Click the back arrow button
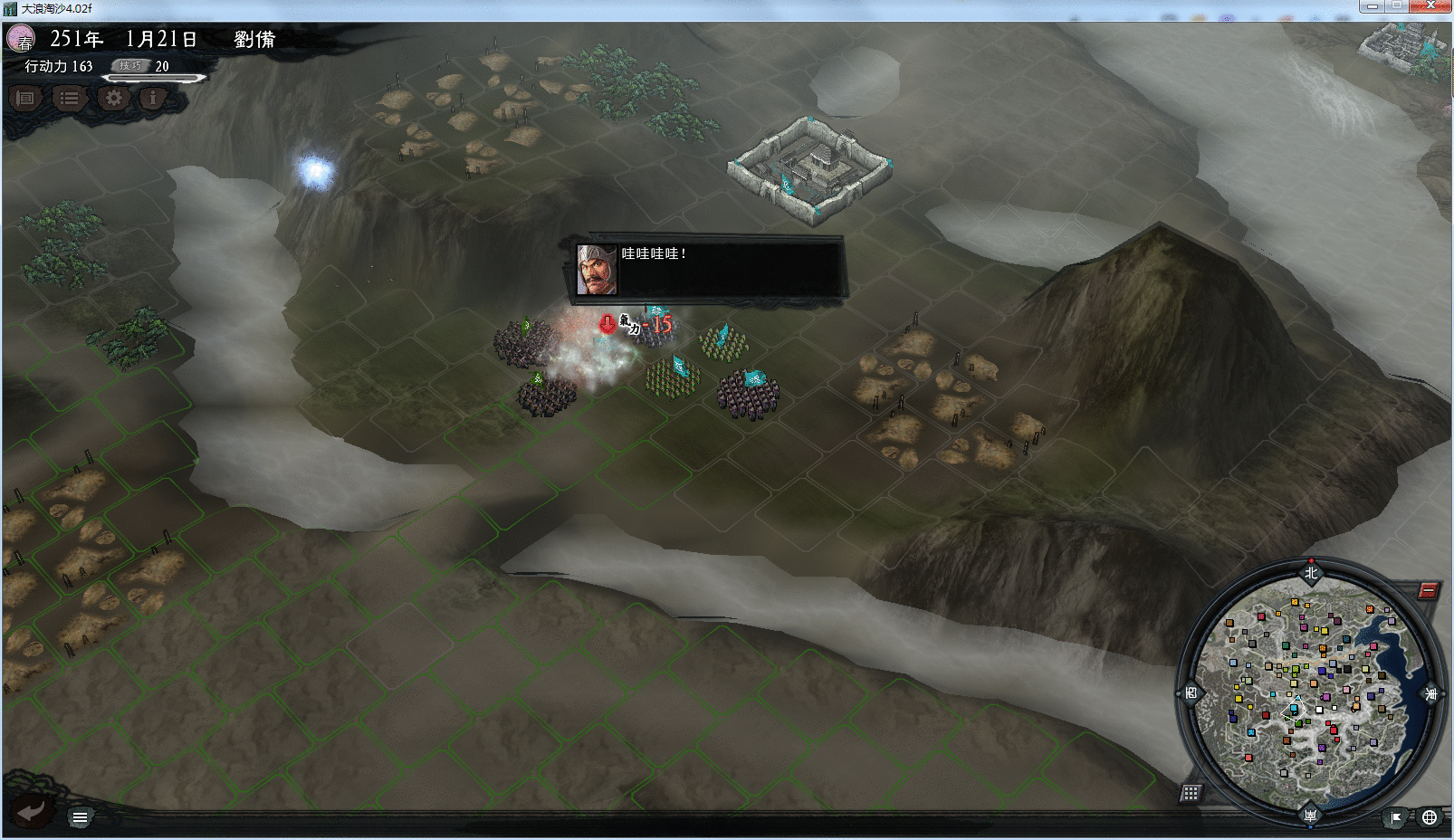Image resolution: width=1454 pixels, height=840 pixels. 31,811
